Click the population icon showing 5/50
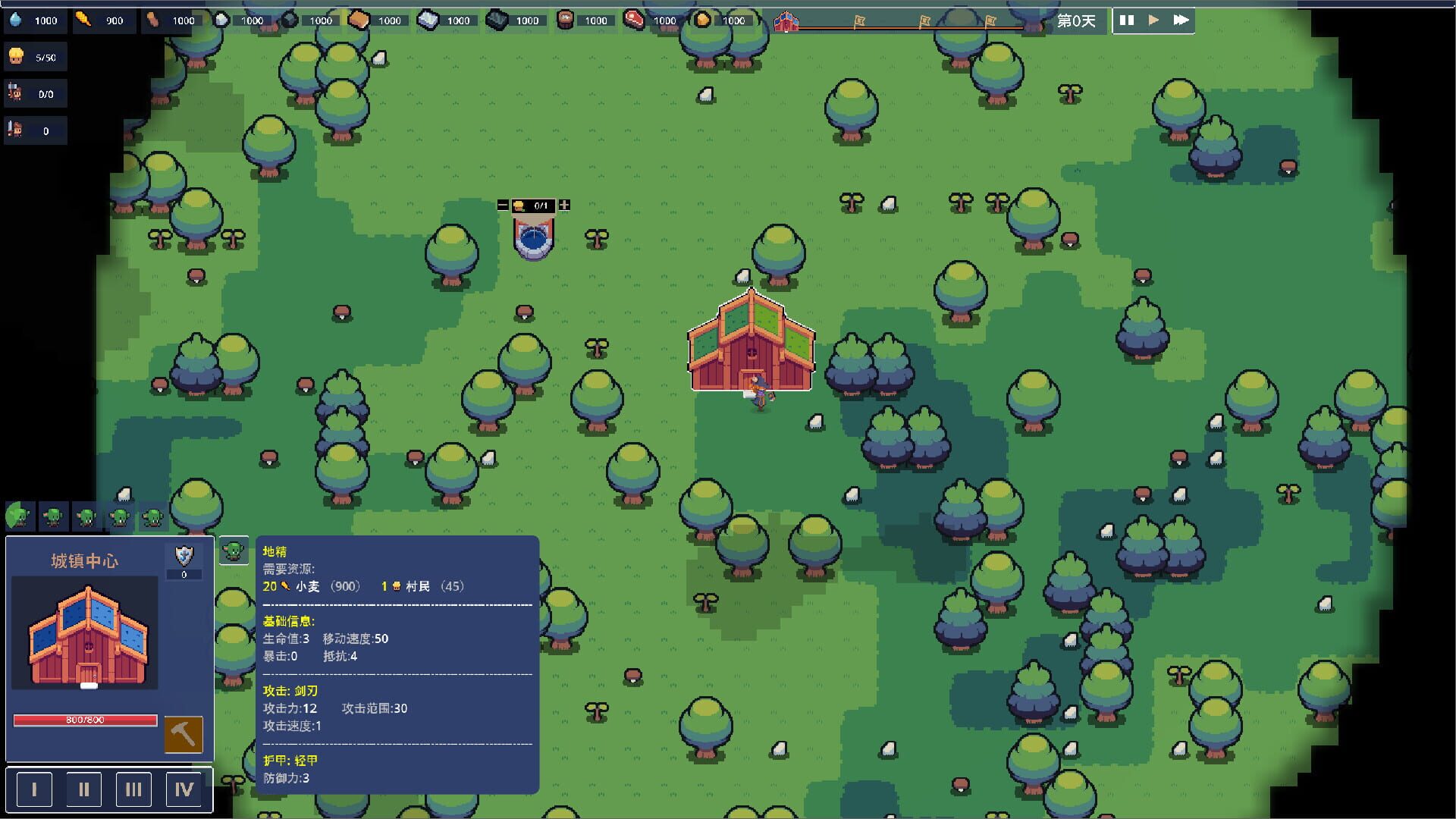The image size is (1456, 819). coord(17,55)
